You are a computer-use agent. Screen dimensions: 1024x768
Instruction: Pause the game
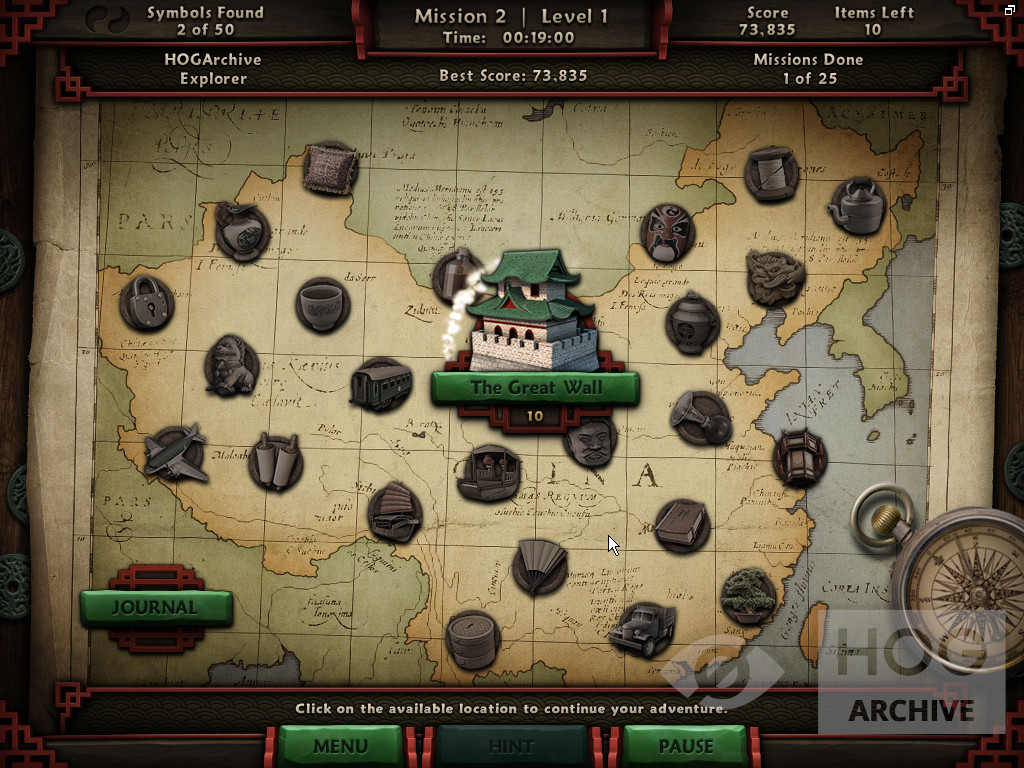(685, 746)
